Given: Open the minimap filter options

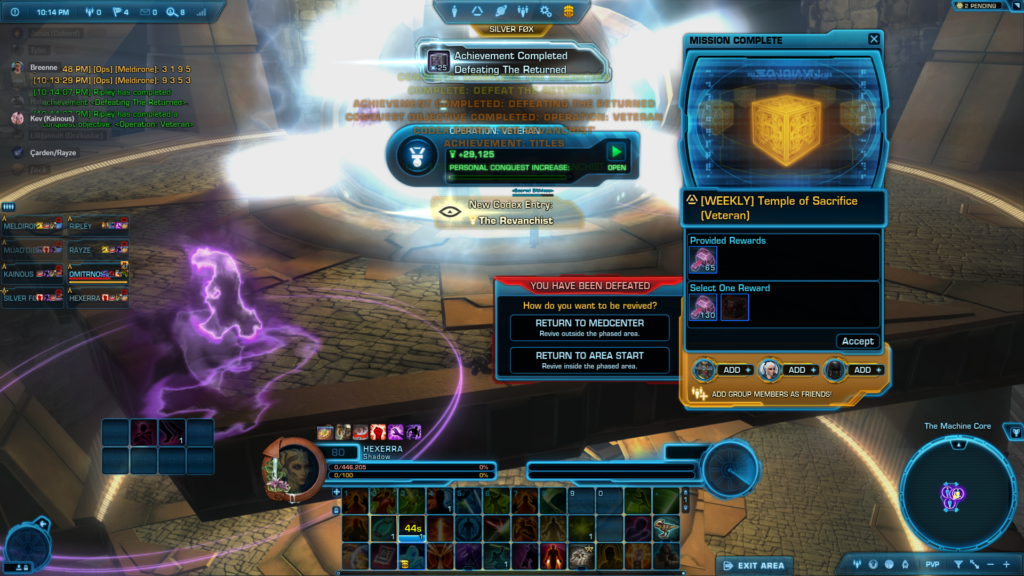Looking at the screenshot, I should [x=957, y=564].
